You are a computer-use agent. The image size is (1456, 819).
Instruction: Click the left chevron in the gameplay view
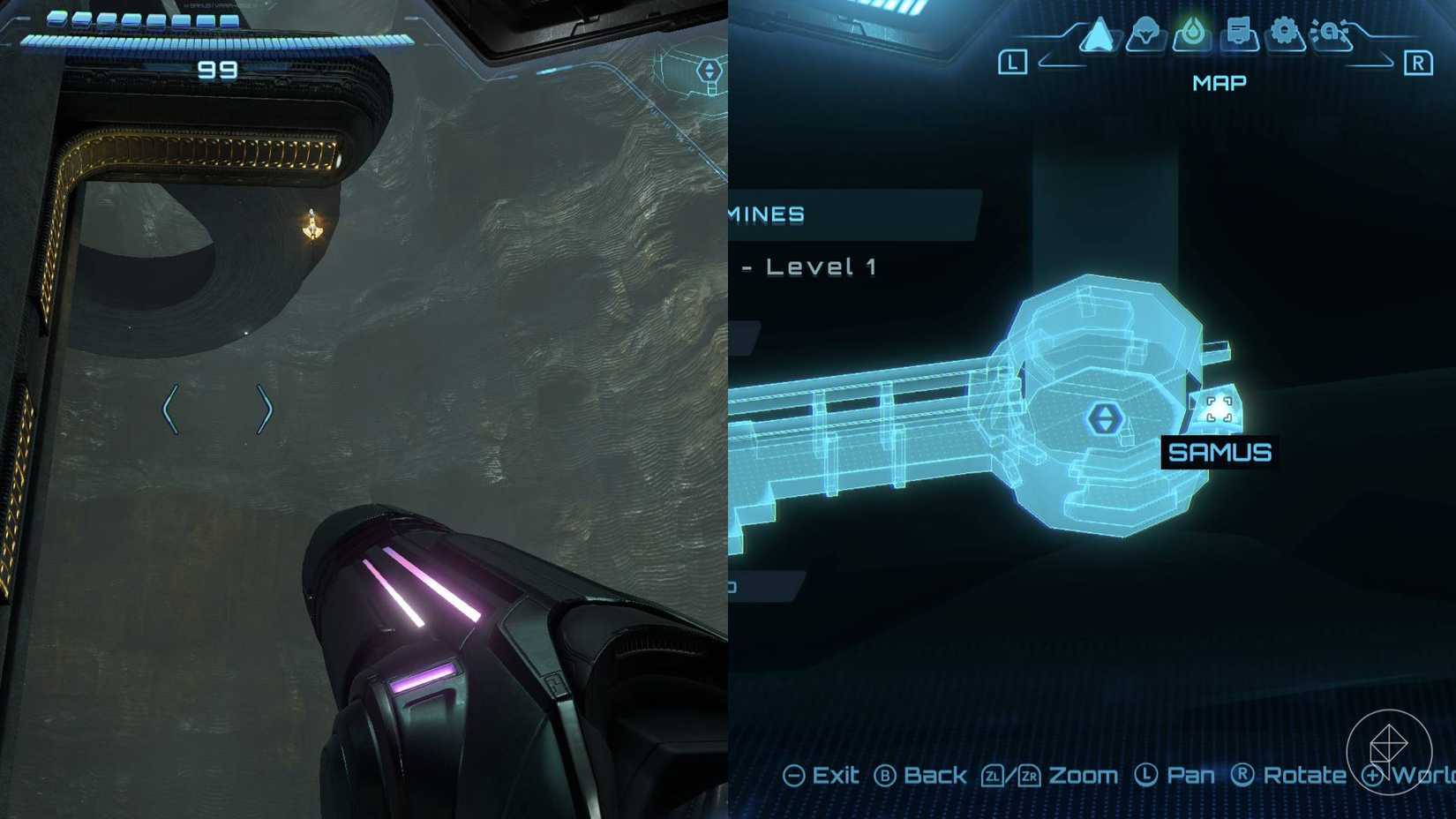click(x=170, y=408)
